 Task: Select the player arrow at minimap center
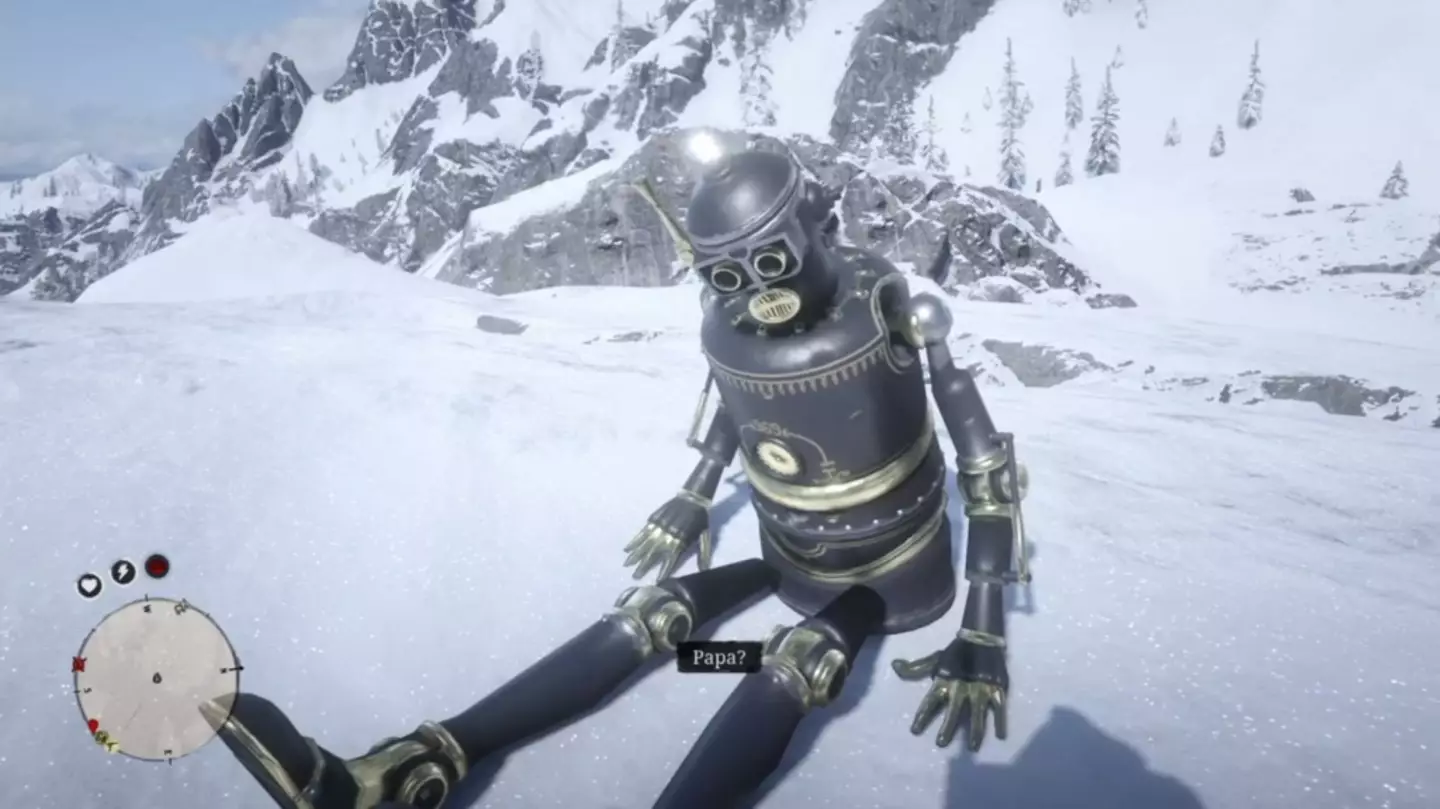point(156,678)
